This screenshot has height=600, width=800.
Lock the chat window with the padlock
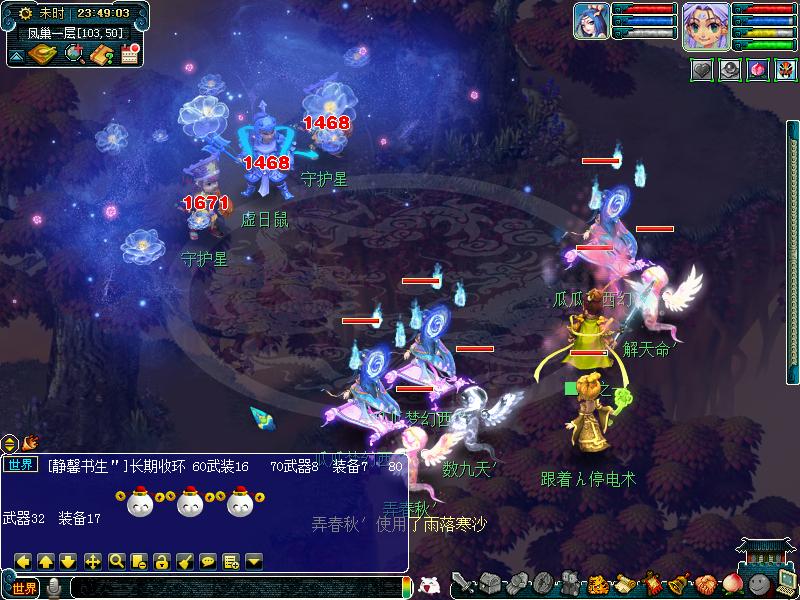point(162,561)
